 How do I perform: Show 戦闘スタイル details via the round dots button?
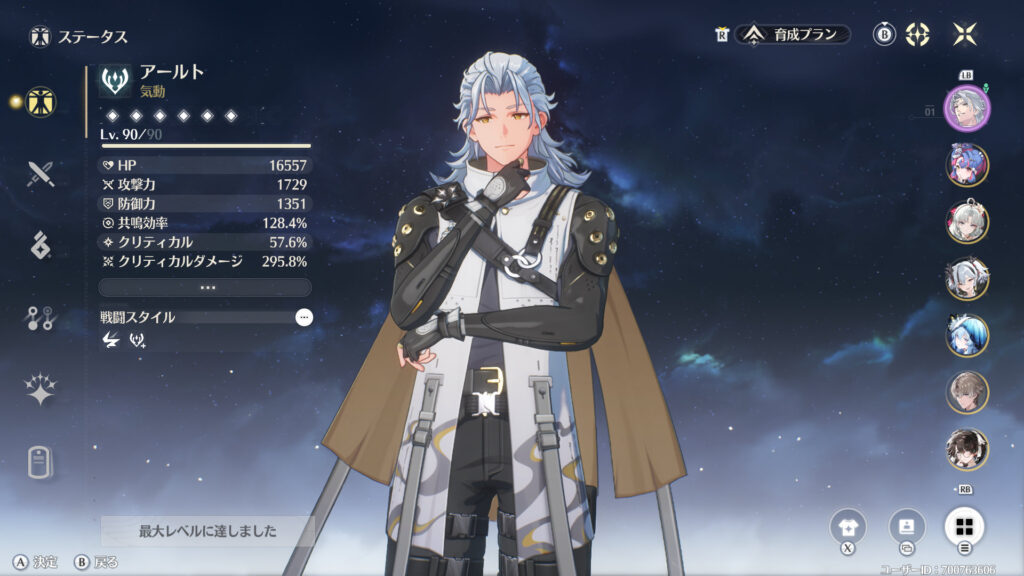[304, 317]
